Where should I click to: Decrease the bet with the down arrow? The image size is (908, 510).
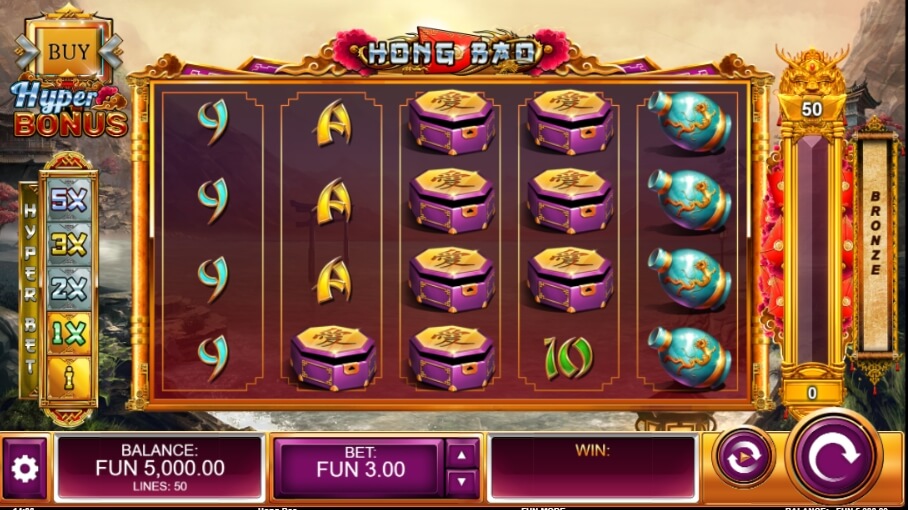461,482
